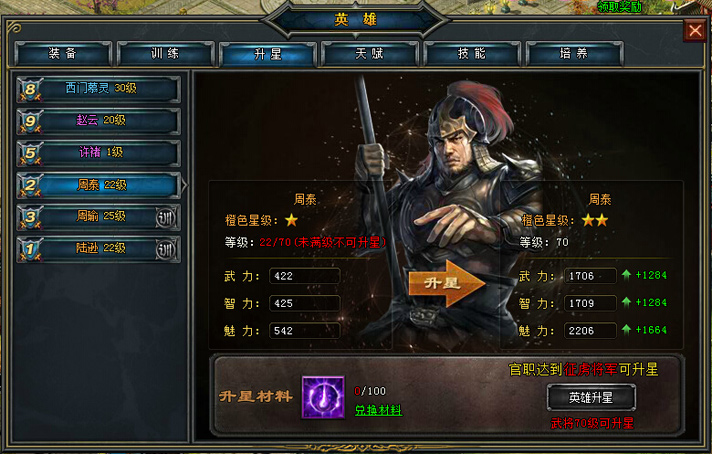Open the 培养 tab
712x454 pixels.
point(574,53)
